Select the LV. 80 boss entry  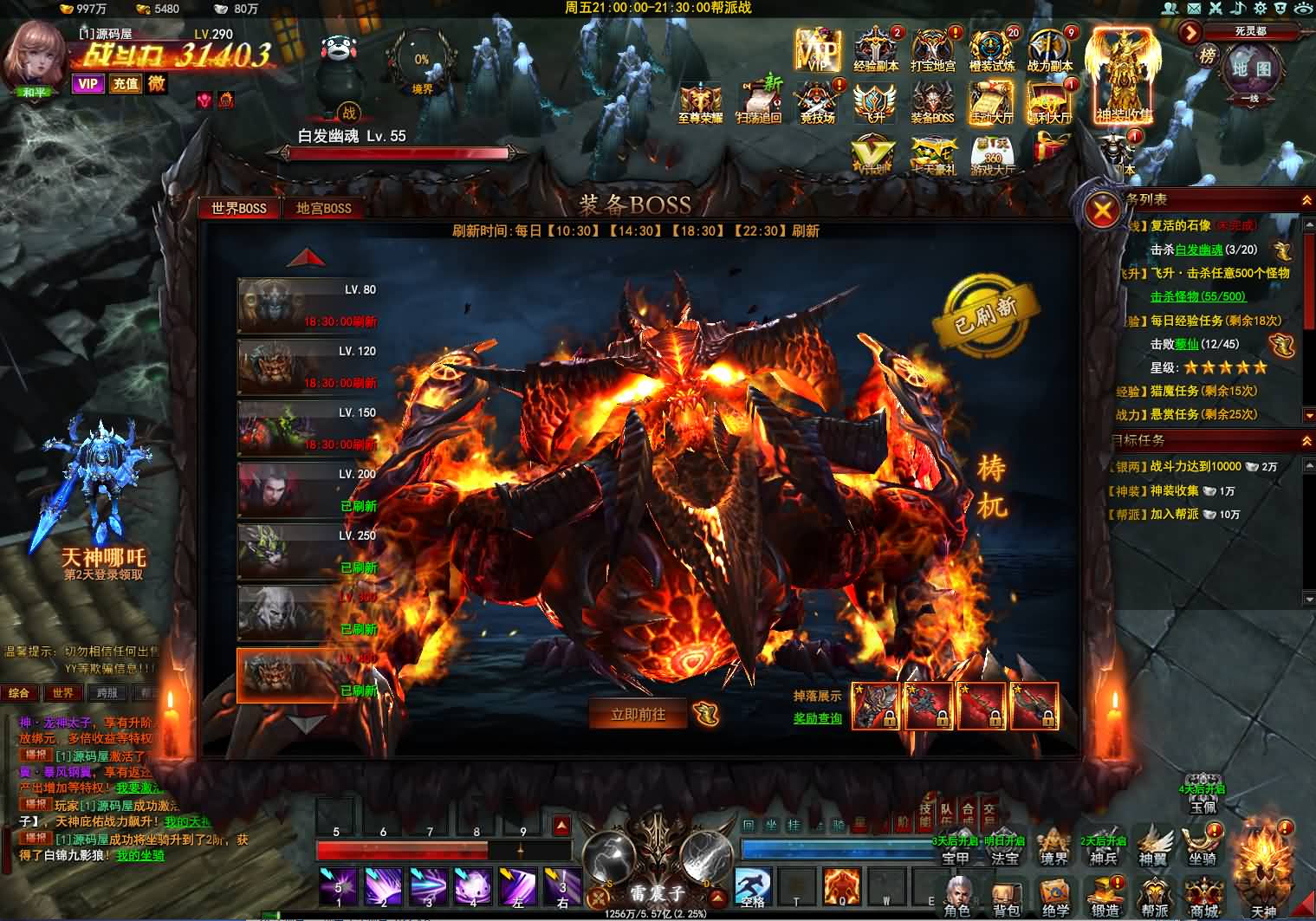(x=308, y=305)
